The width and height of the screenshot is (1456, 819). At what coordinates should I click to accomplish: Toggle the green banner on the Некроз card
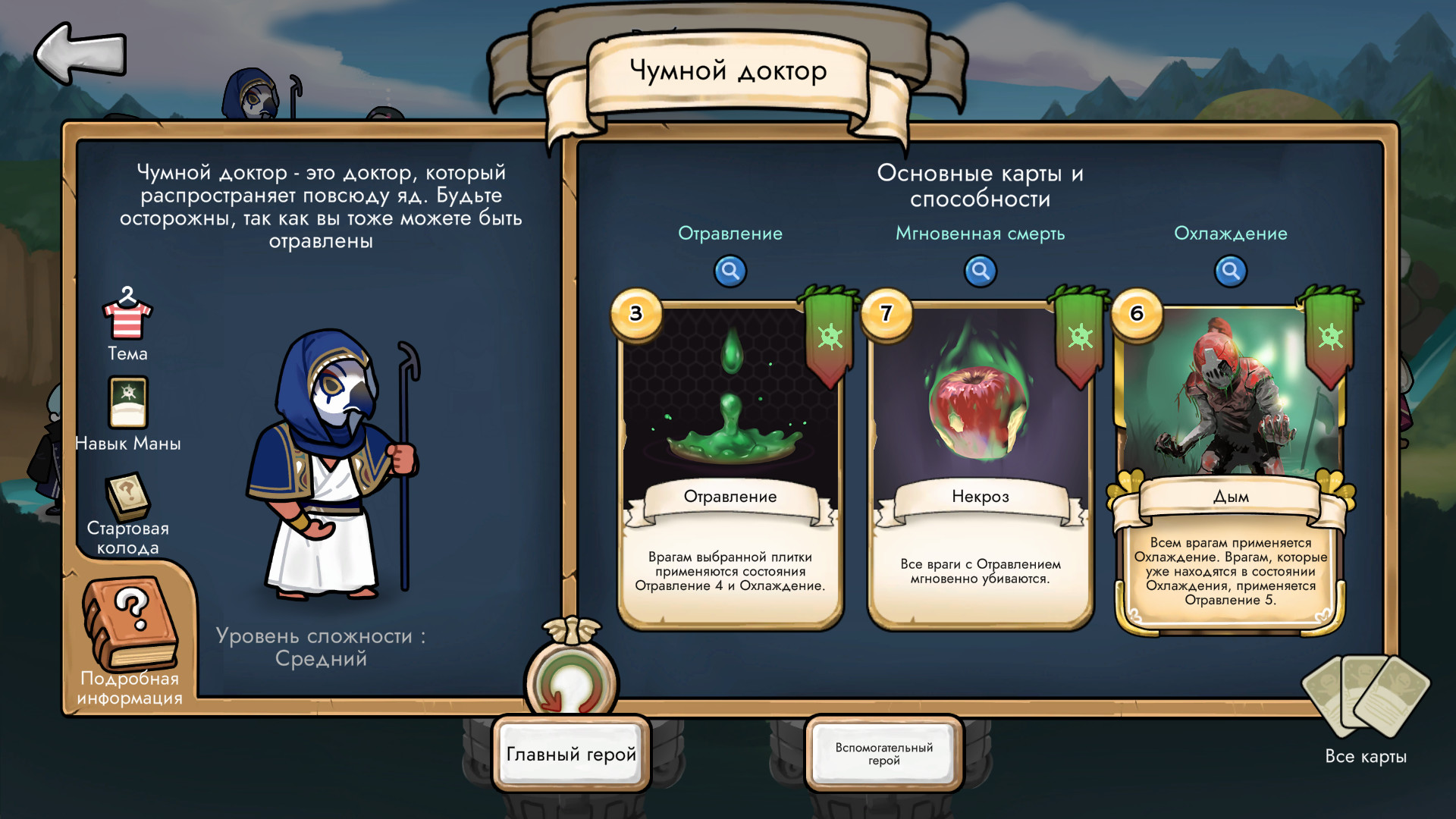[x=1081, y=334]
